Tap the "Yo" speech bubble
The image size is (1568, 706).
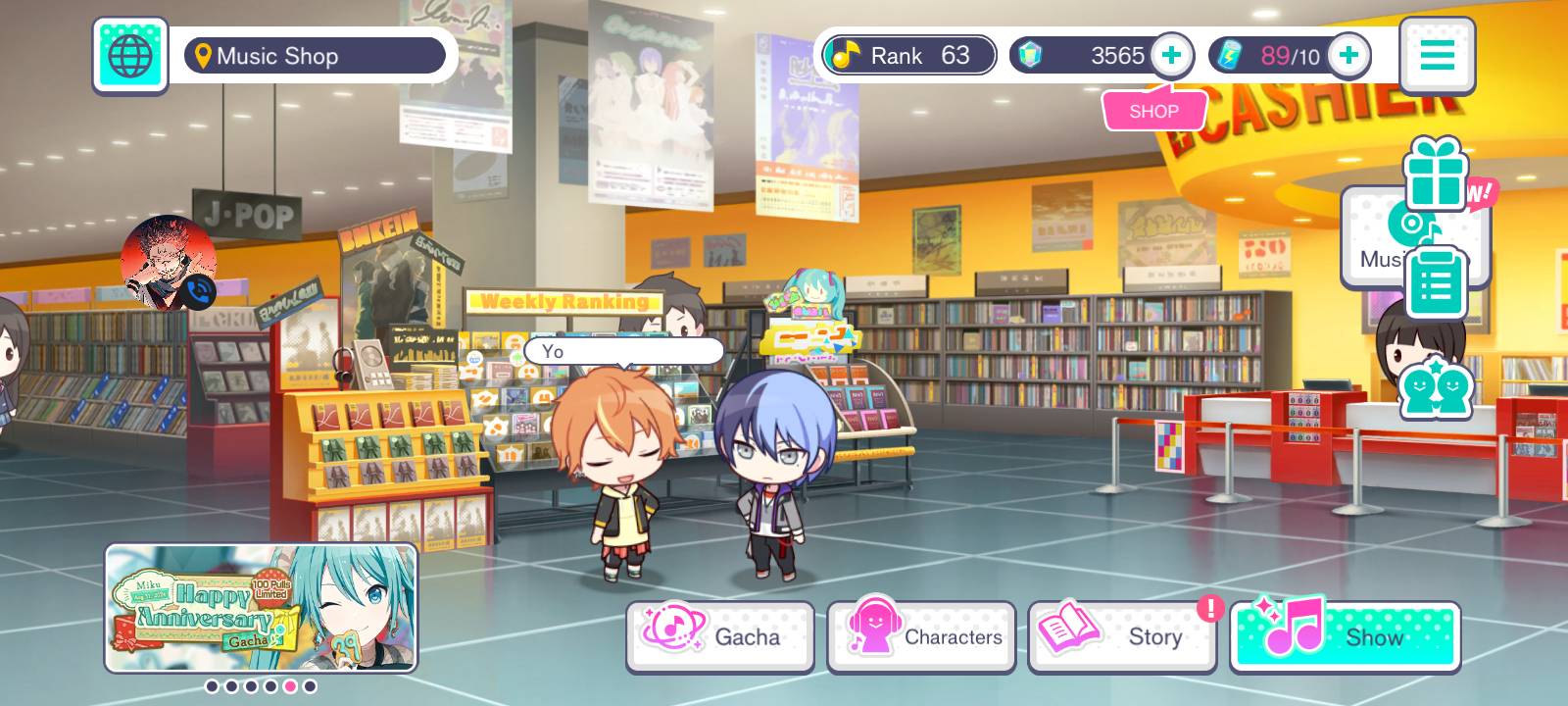pyautogui.click(x=623, y=351)
